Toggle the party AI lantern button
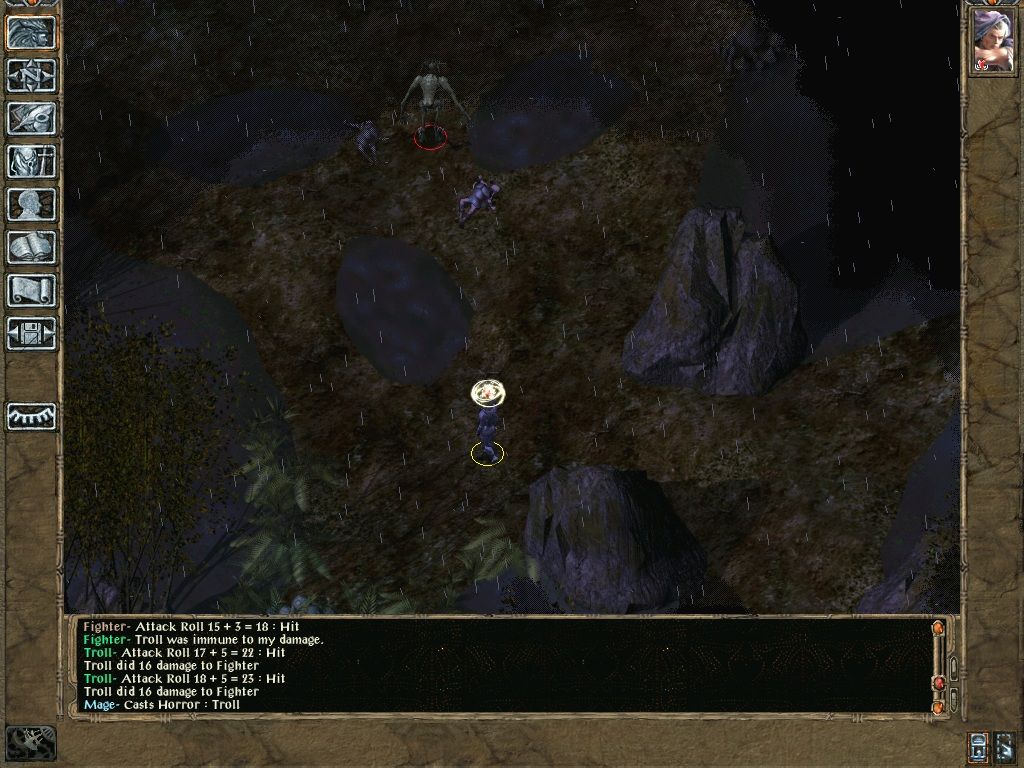 [979, 746]
